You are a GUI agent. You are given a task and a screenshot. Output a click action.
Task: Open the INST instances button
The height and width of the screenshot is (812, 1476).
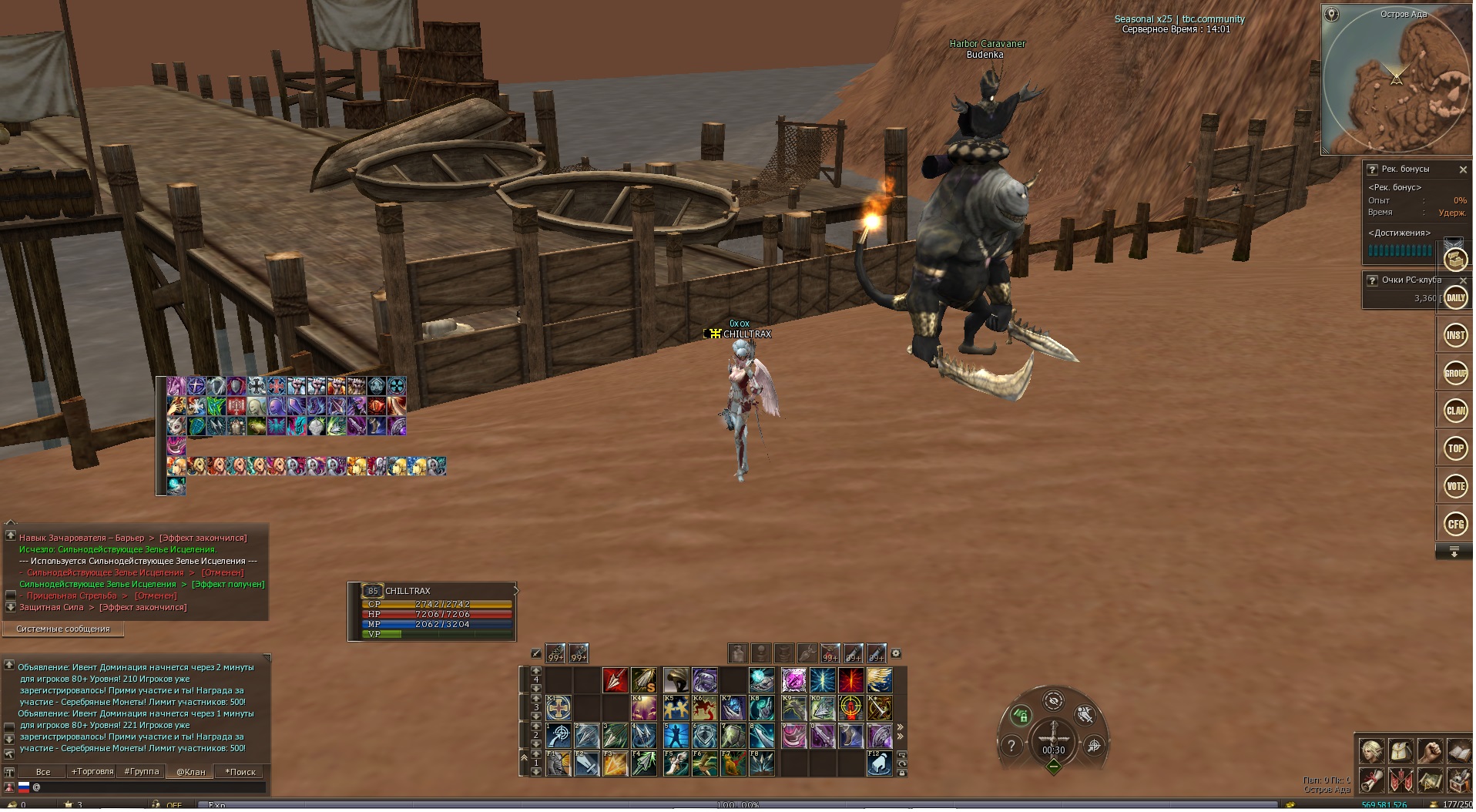coord(1455,335)
